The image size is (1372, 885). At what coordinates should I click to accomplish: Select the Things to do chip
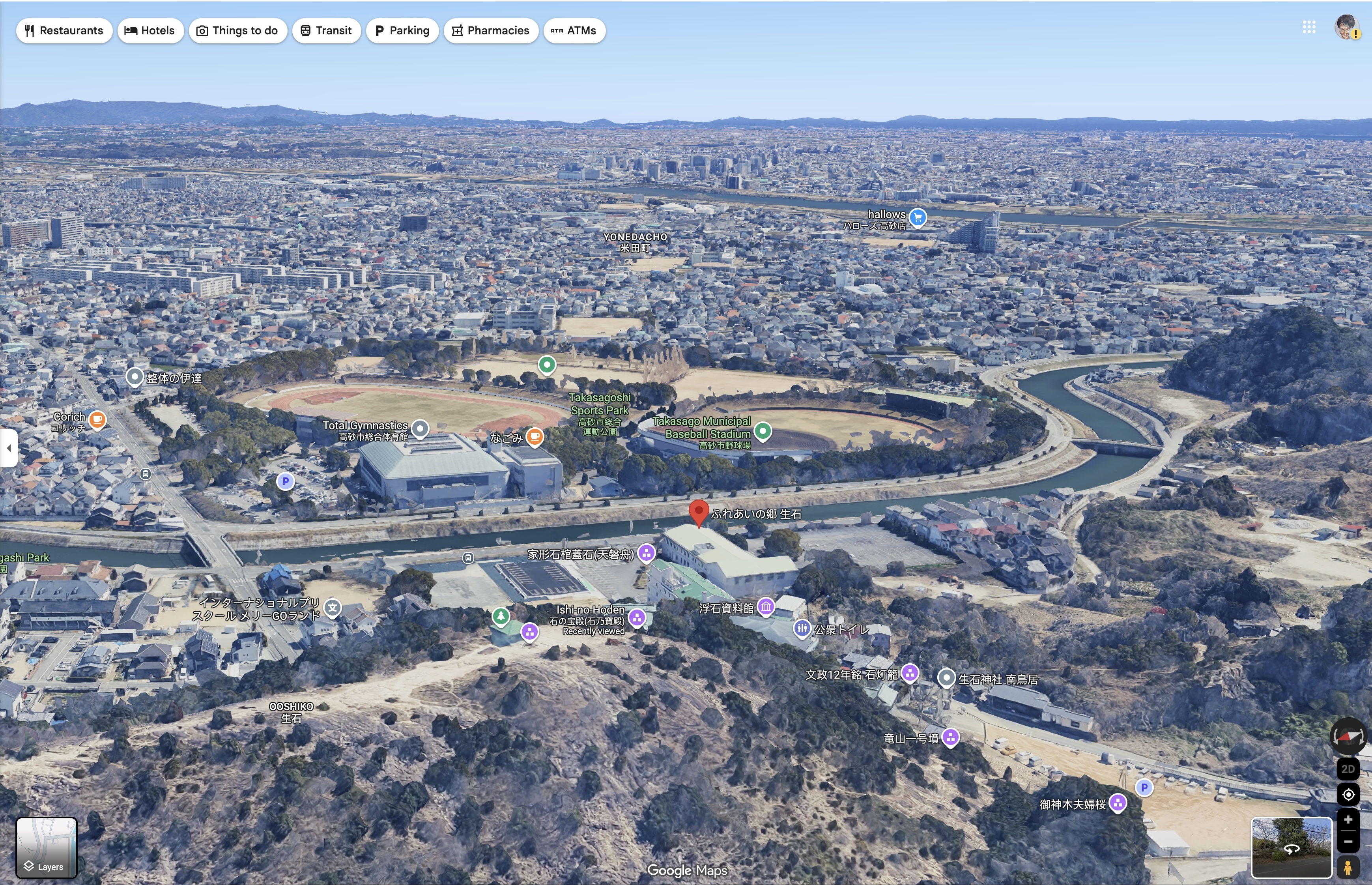[237, 30]
